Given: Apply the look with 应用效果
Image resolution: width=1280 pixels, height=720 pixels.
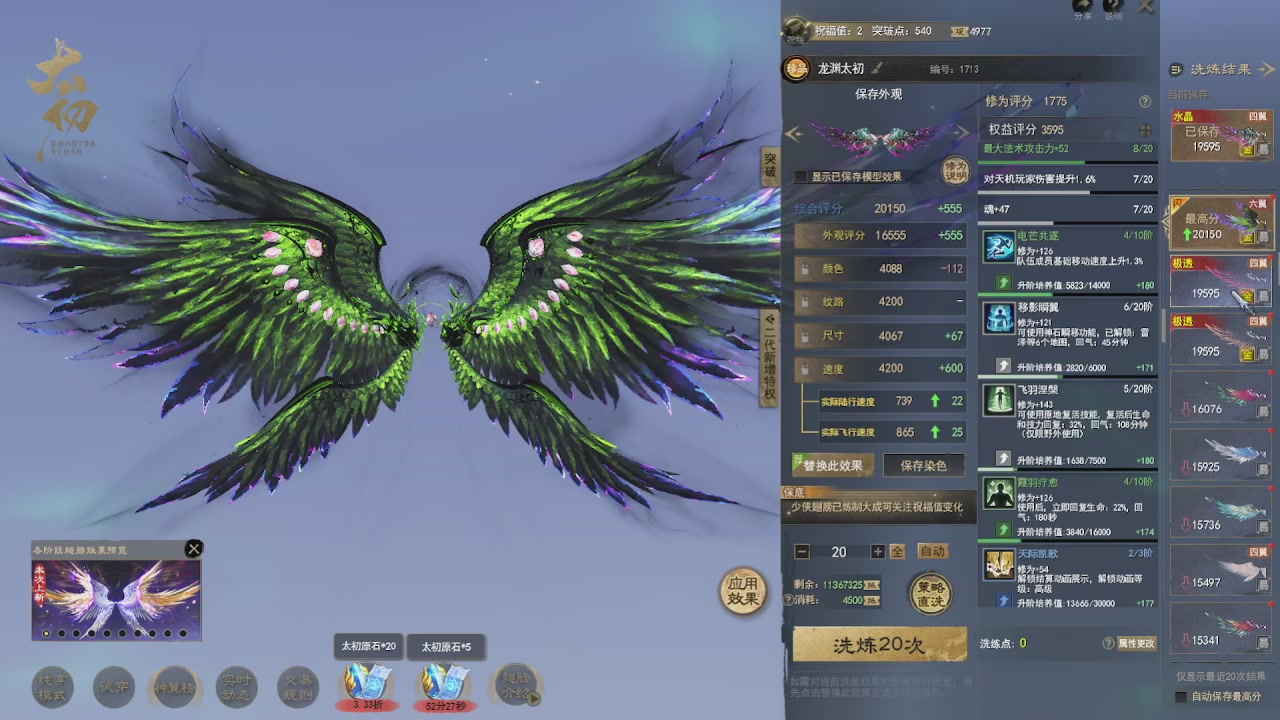Looking at the screenshot, I should pyautogui.click(x=743, y=591).
